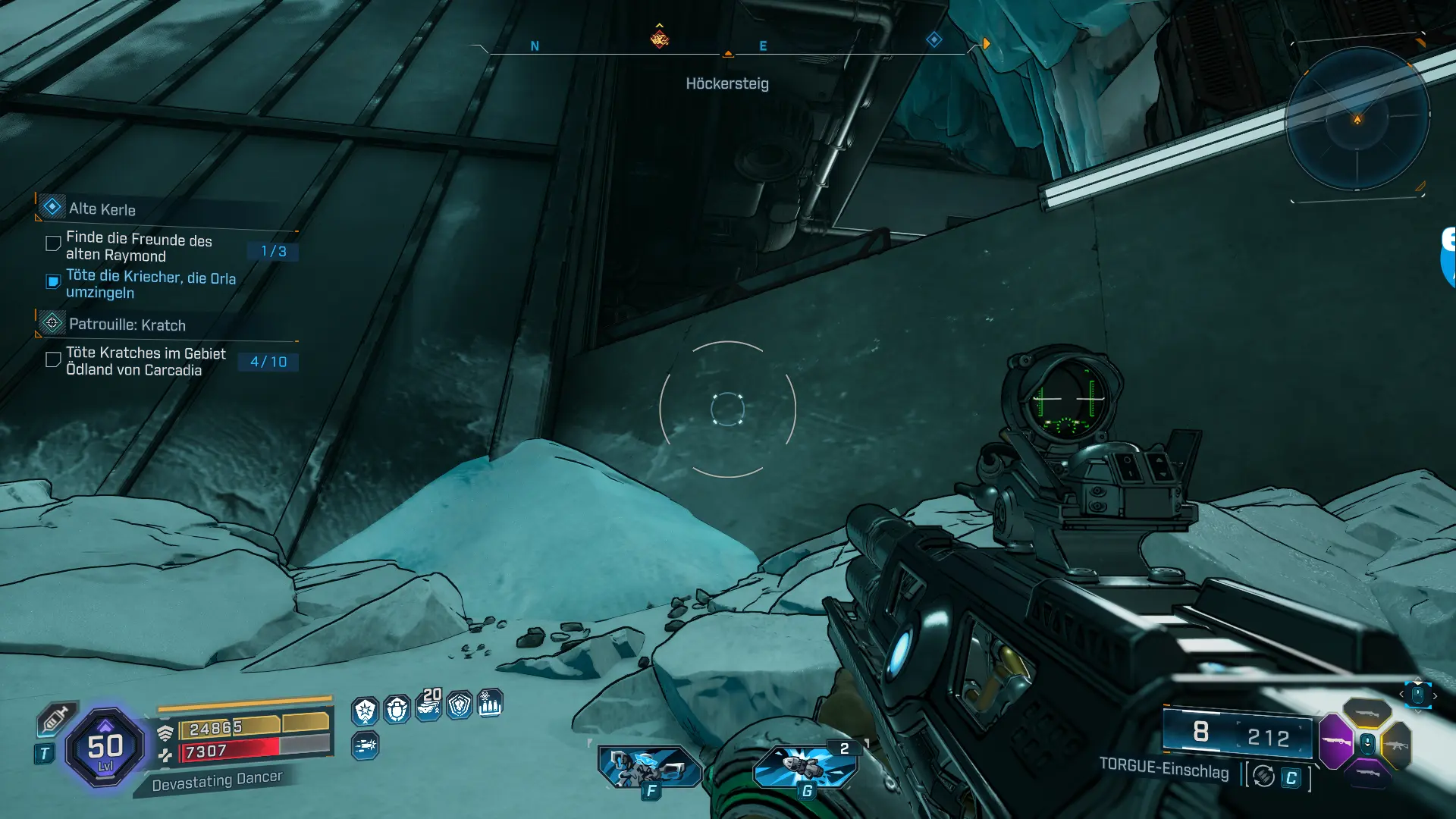Use the syringe repkit icon

[55, 717]
